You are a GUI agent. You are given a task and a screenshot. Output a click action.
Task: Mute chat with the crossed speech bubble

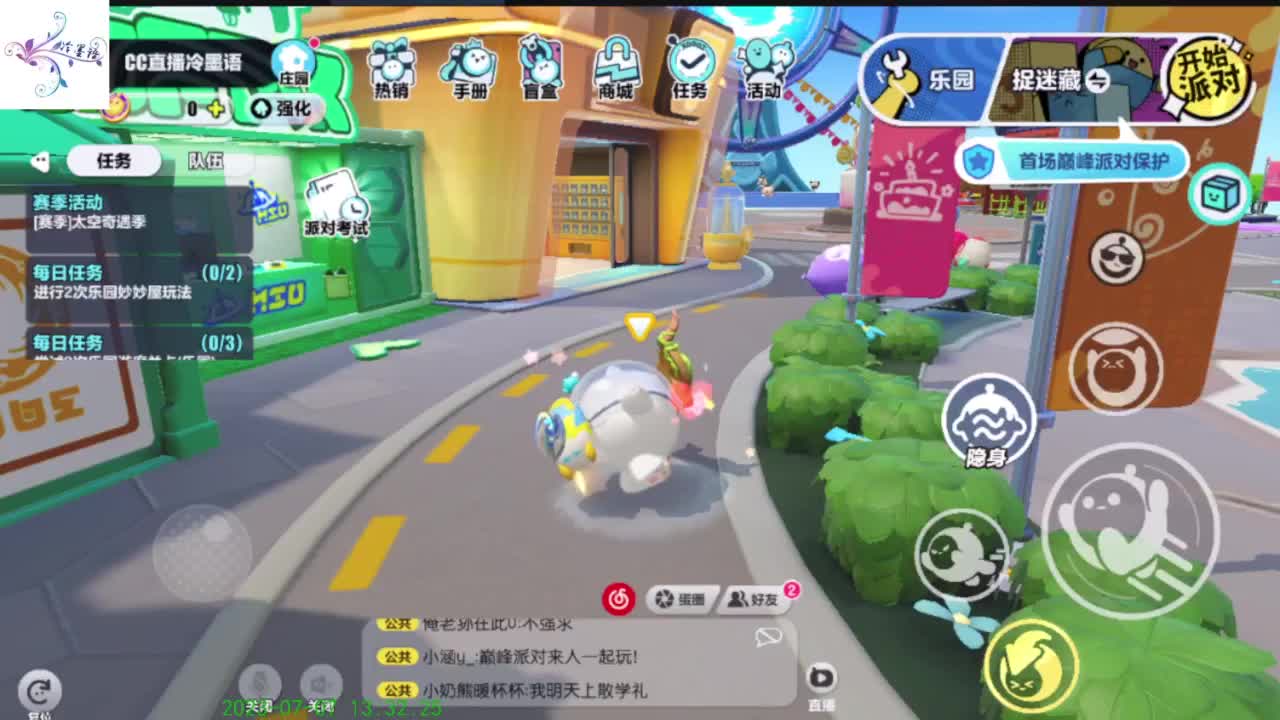tap(766, 636)
